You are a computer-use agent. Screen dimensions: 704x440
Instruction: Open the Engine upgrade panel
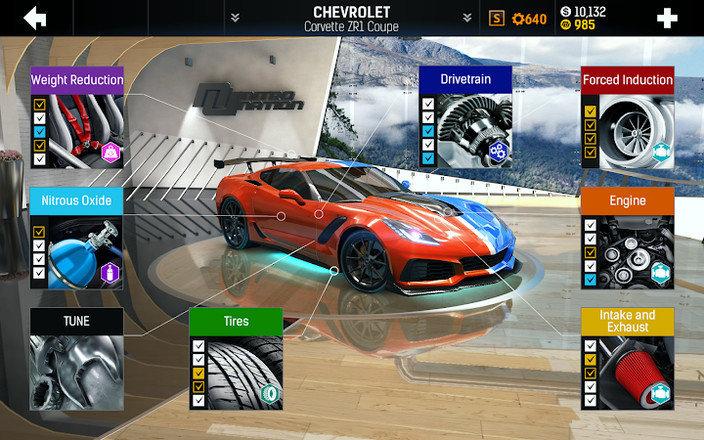pos(627,238)
